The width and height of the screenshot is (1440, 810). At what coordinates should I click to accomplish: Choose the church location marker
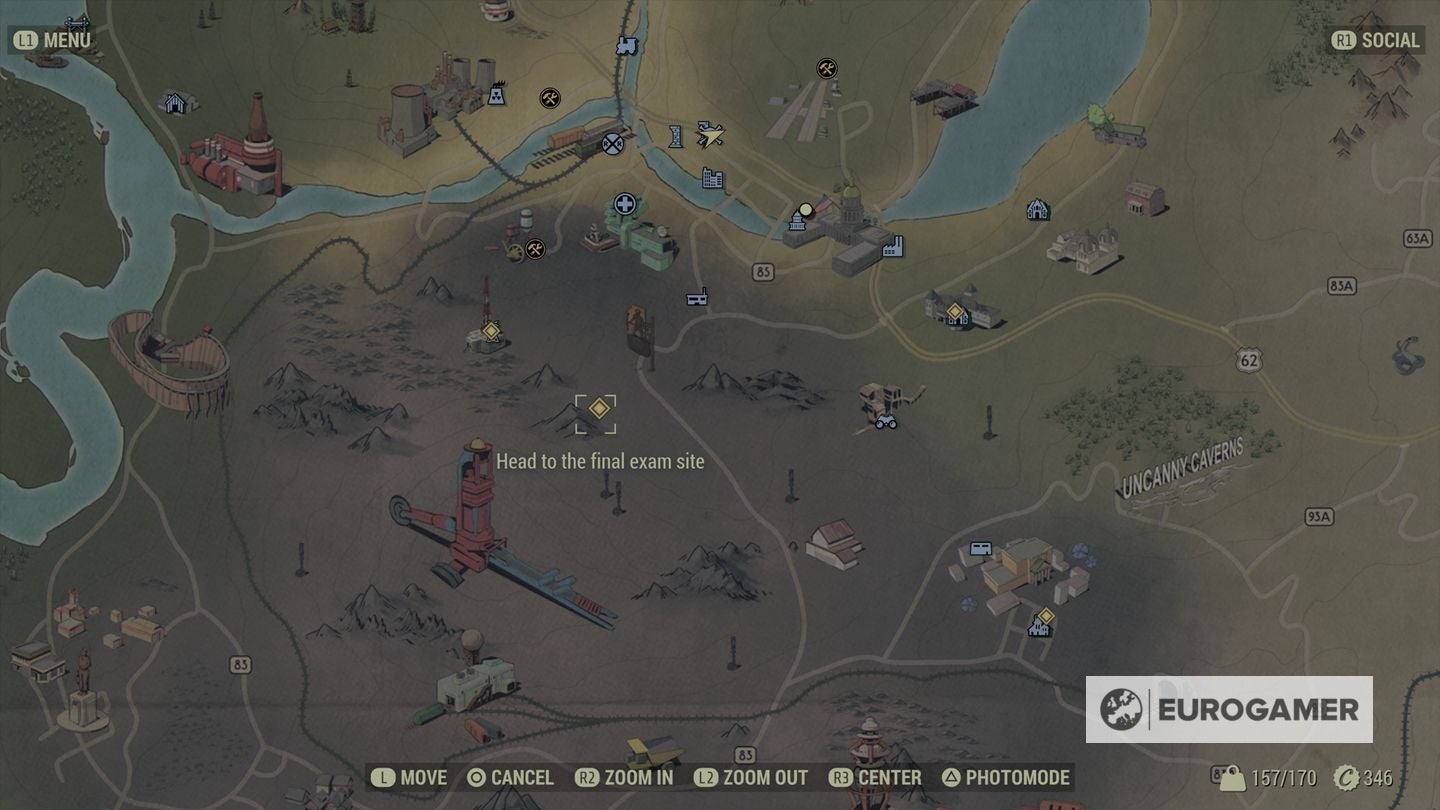(1037, 210)
